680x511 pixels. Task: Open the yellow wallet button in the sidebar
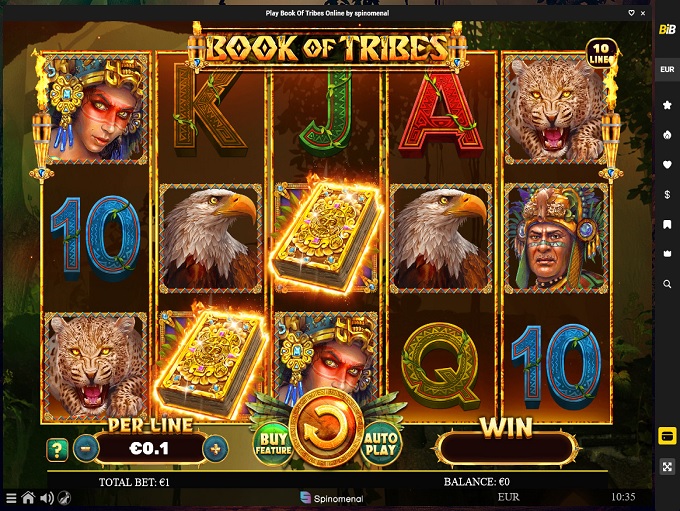pyautogui.click(x=667, y=436)
